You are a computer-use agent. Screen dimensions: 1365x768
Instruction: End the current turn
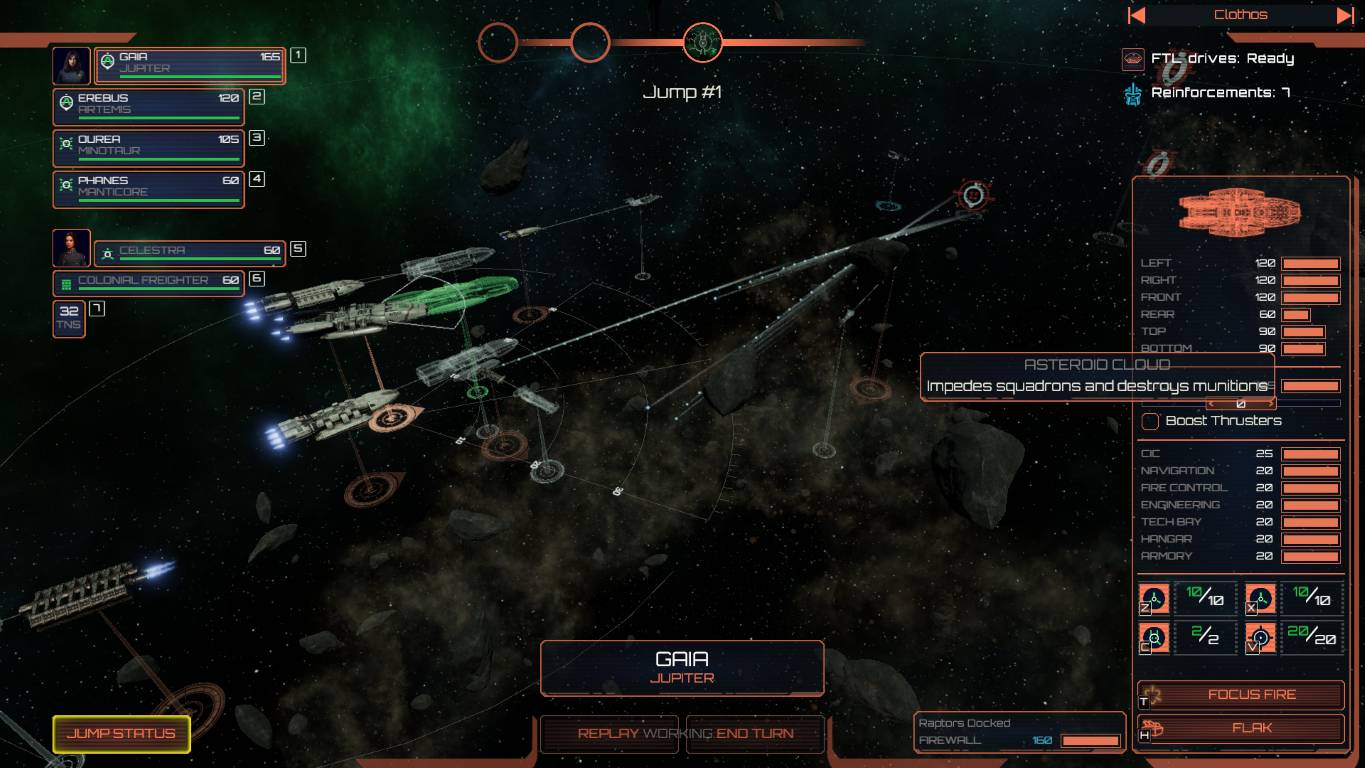755,734
